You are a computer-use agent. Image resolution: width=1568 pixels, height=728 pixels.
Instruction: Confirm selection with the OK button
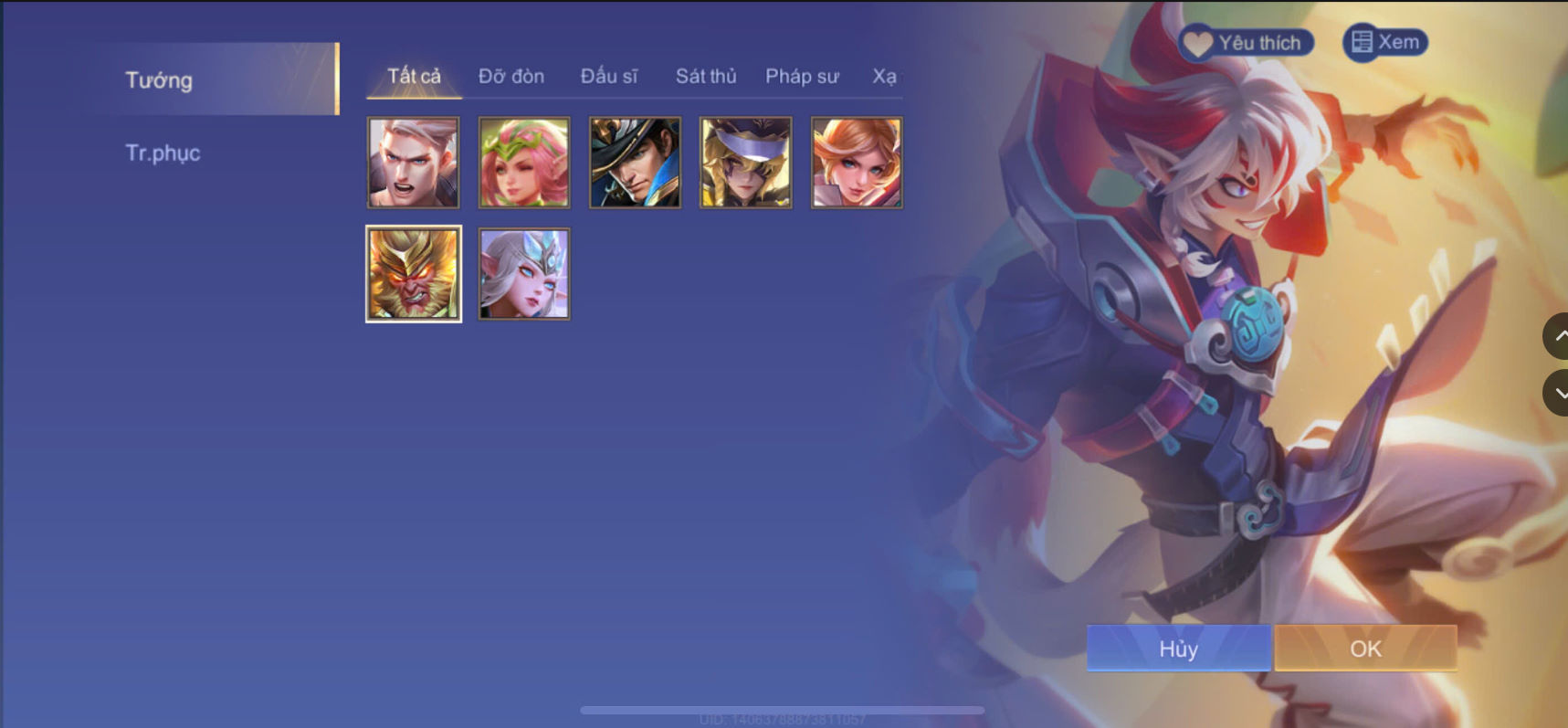coord(1363,649)
